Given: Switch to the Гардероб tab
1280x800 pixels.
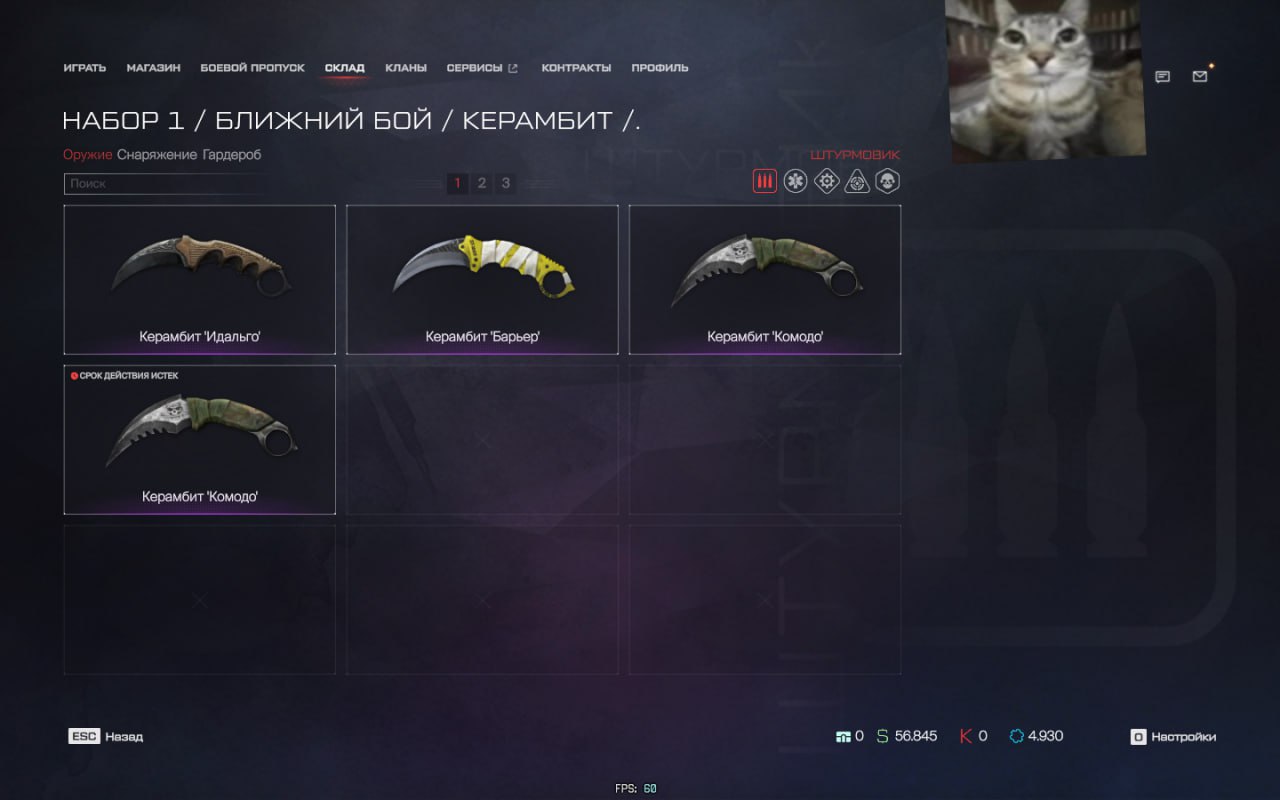Looking at the screenshot, I should point(231,155).
